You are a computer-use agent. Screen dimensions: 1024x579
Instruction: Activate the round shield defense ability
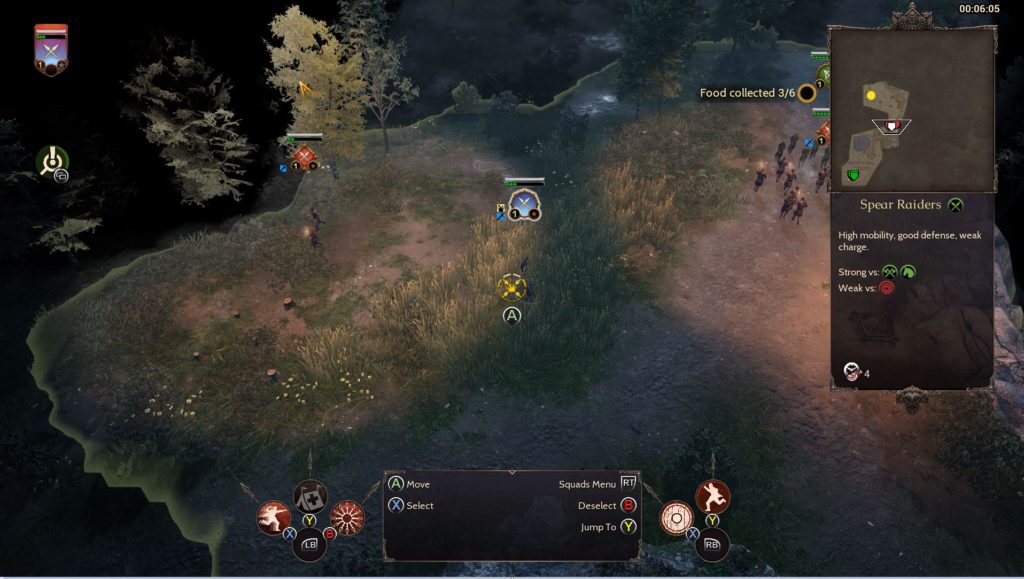pyautogui.click(x=677, y=517)
